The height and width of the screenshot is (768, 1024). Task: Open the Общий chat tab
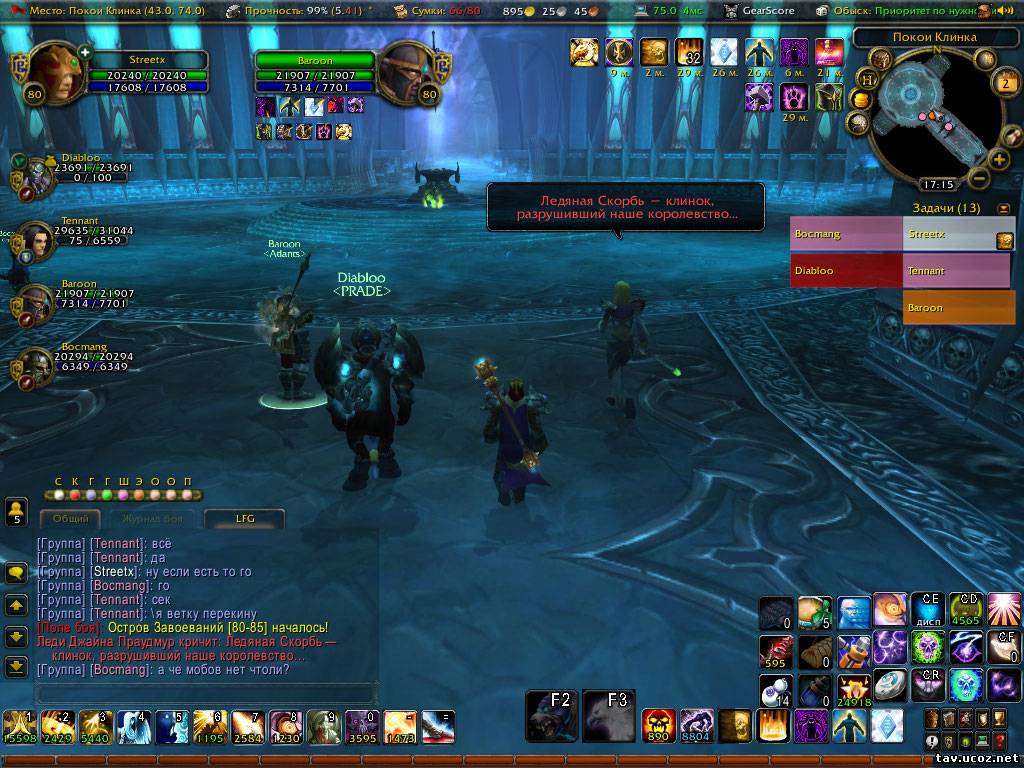point(70,519)
